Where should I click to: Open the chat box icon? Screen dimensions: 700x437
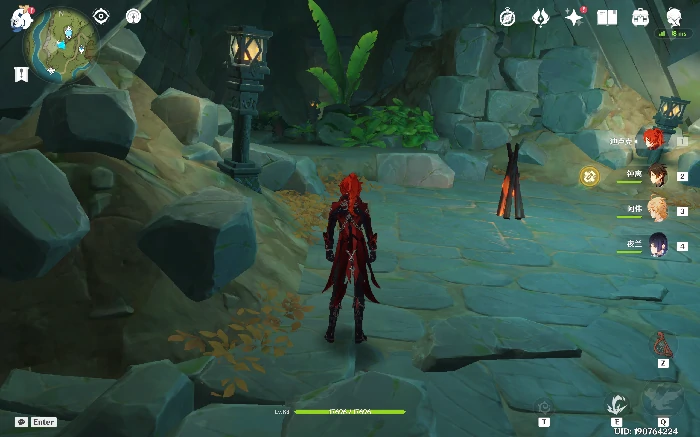(x=21, y=422)
